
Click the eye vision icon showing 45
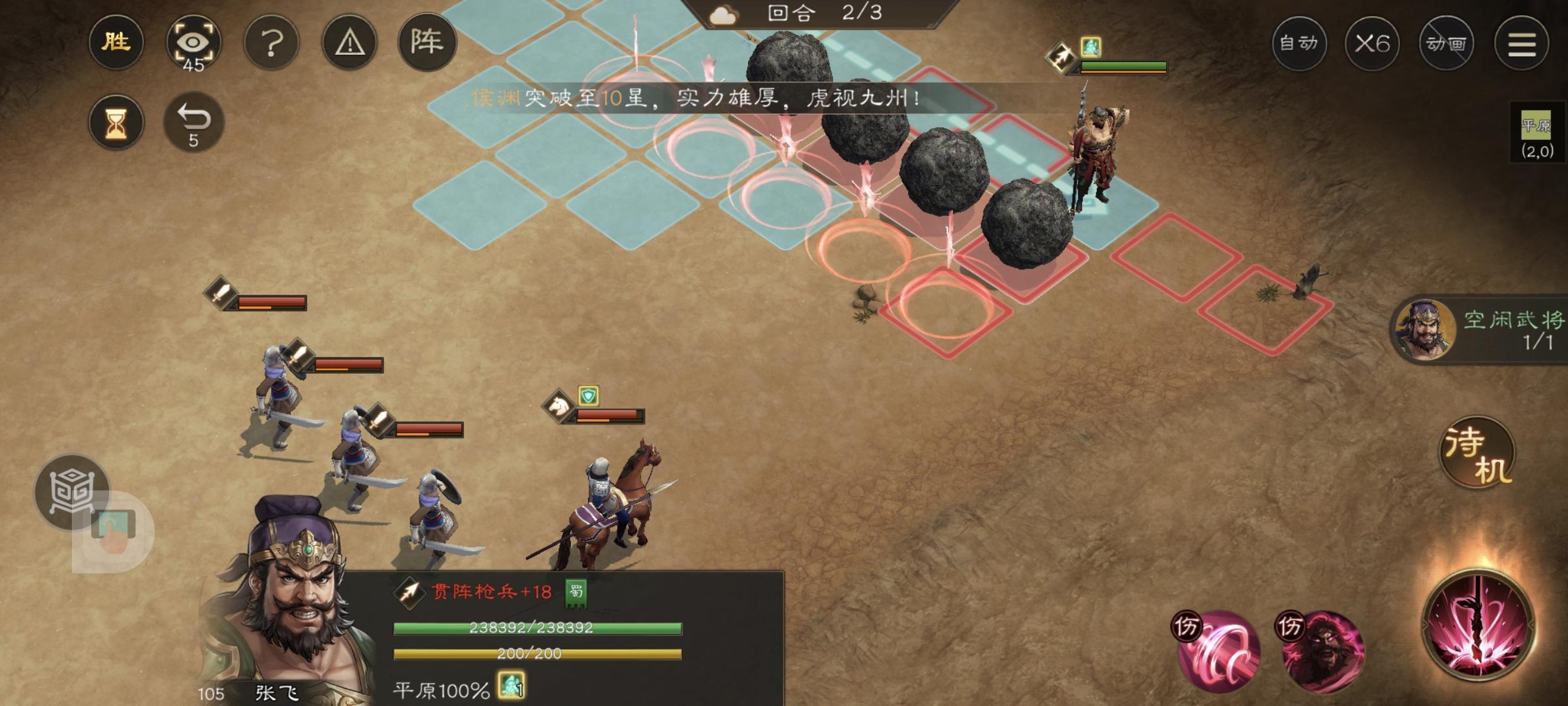pyautogui.click(x=195, y=42)
